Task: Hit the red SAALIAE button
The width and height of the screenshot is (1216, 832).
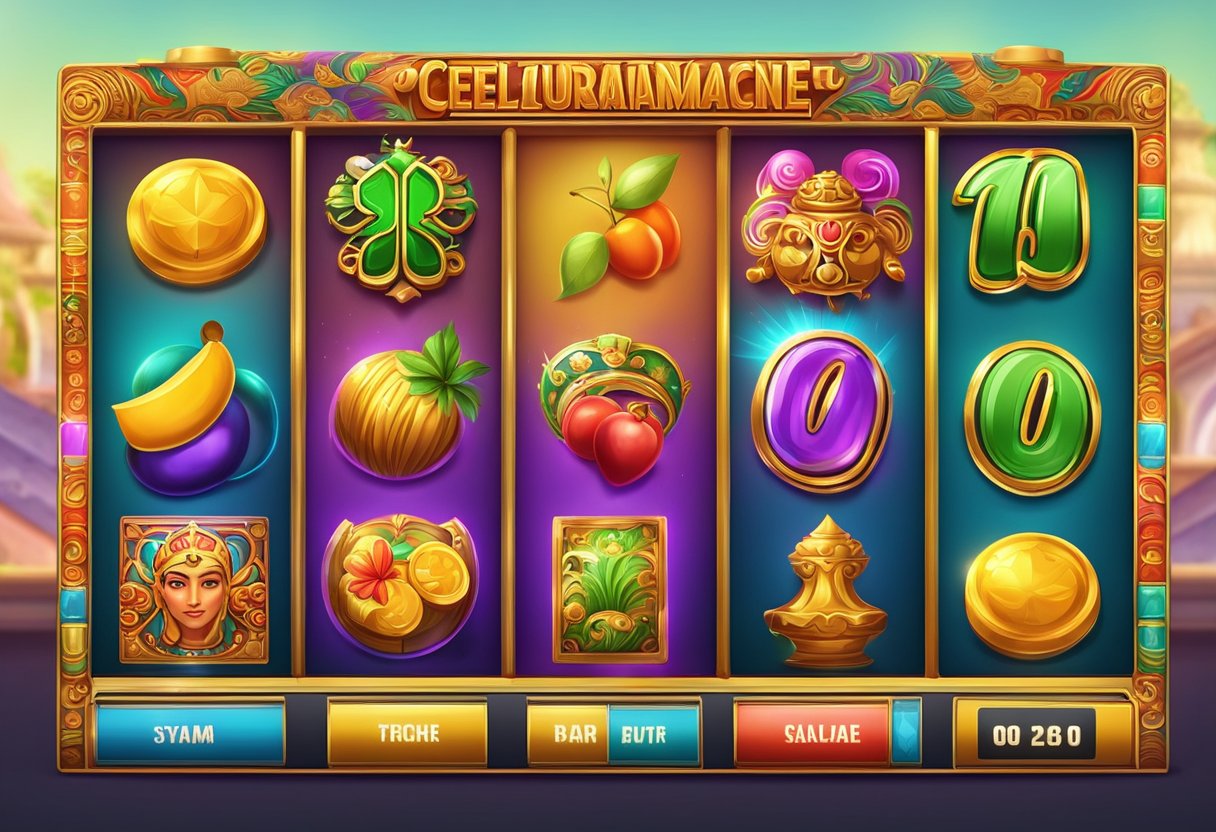Action: point(812,733)
